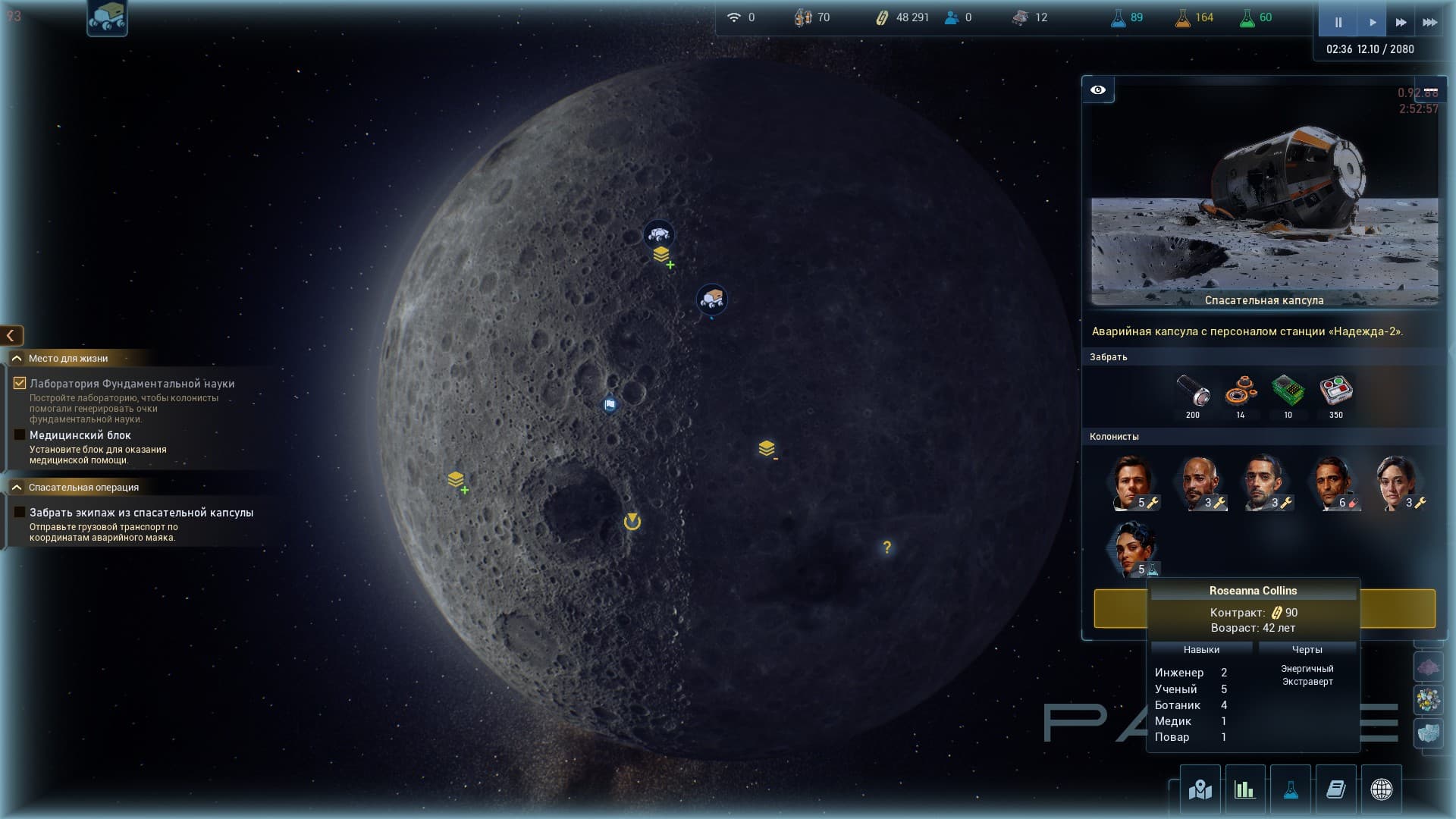1456x819 pixels.
Task: Click the eye icon on capsule panel
Action: (x=1098, y=90)
